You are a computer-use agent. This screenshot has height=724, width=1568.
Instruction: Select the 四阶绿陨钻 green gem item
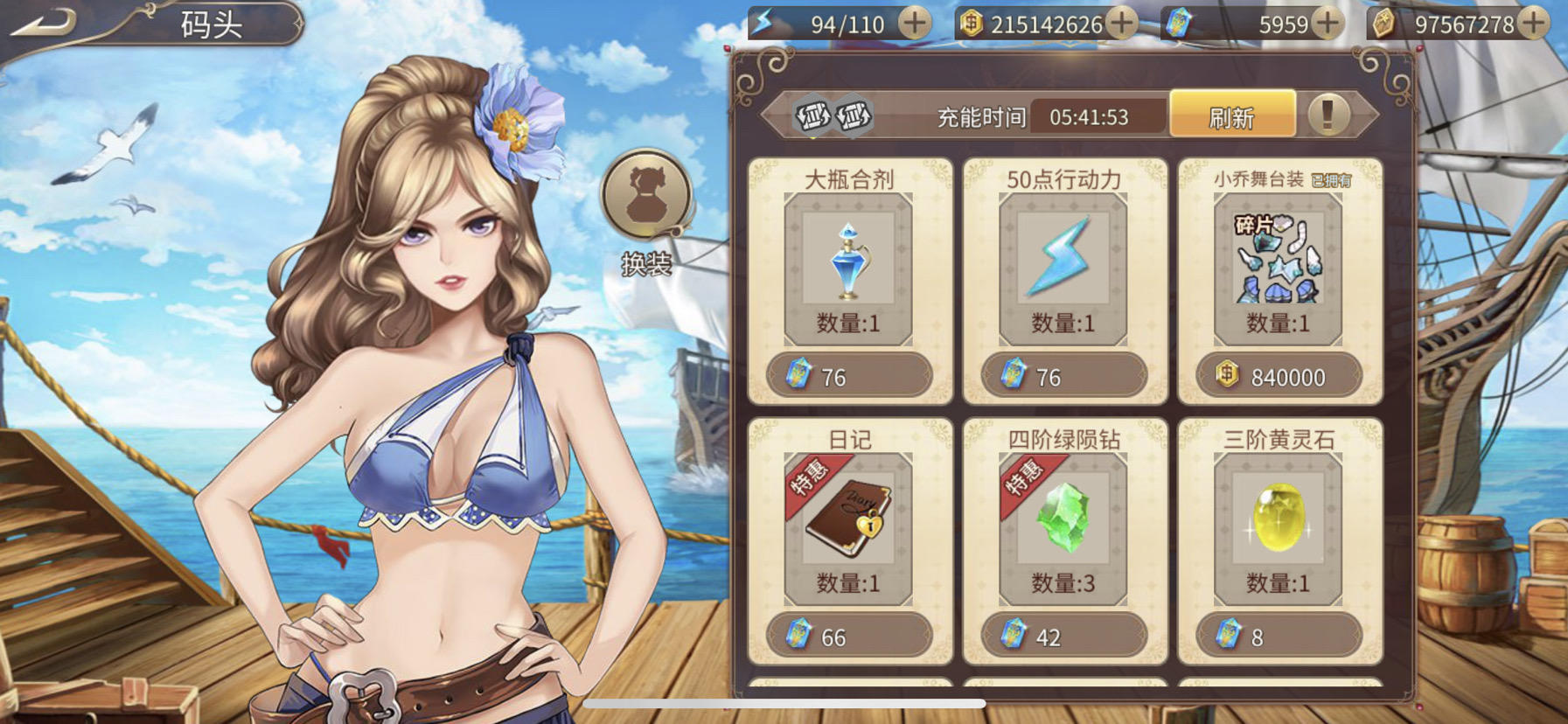(1063, 523)
